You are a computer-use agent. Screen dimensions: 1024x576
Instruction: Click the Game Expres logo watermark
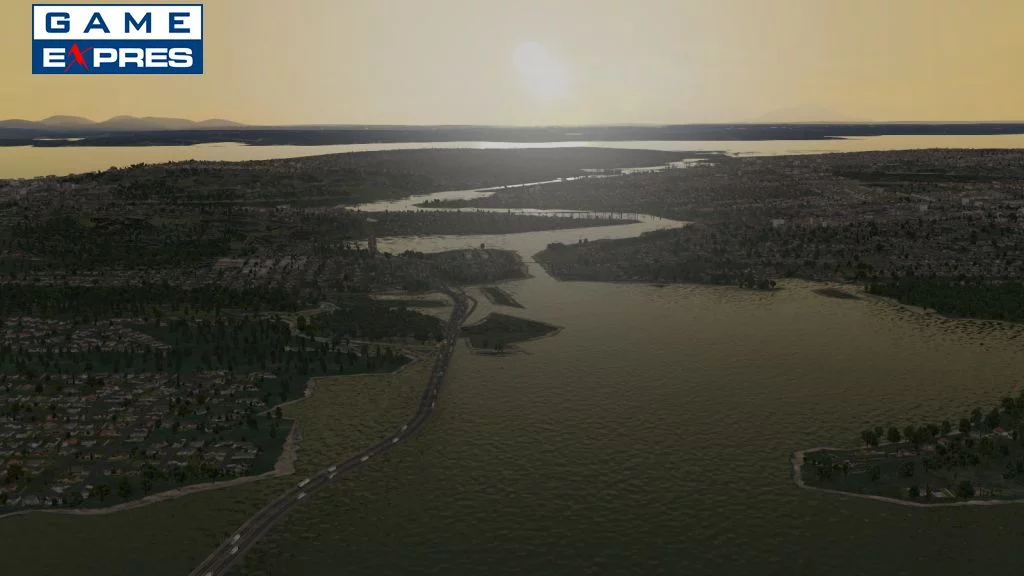point(117,39)
